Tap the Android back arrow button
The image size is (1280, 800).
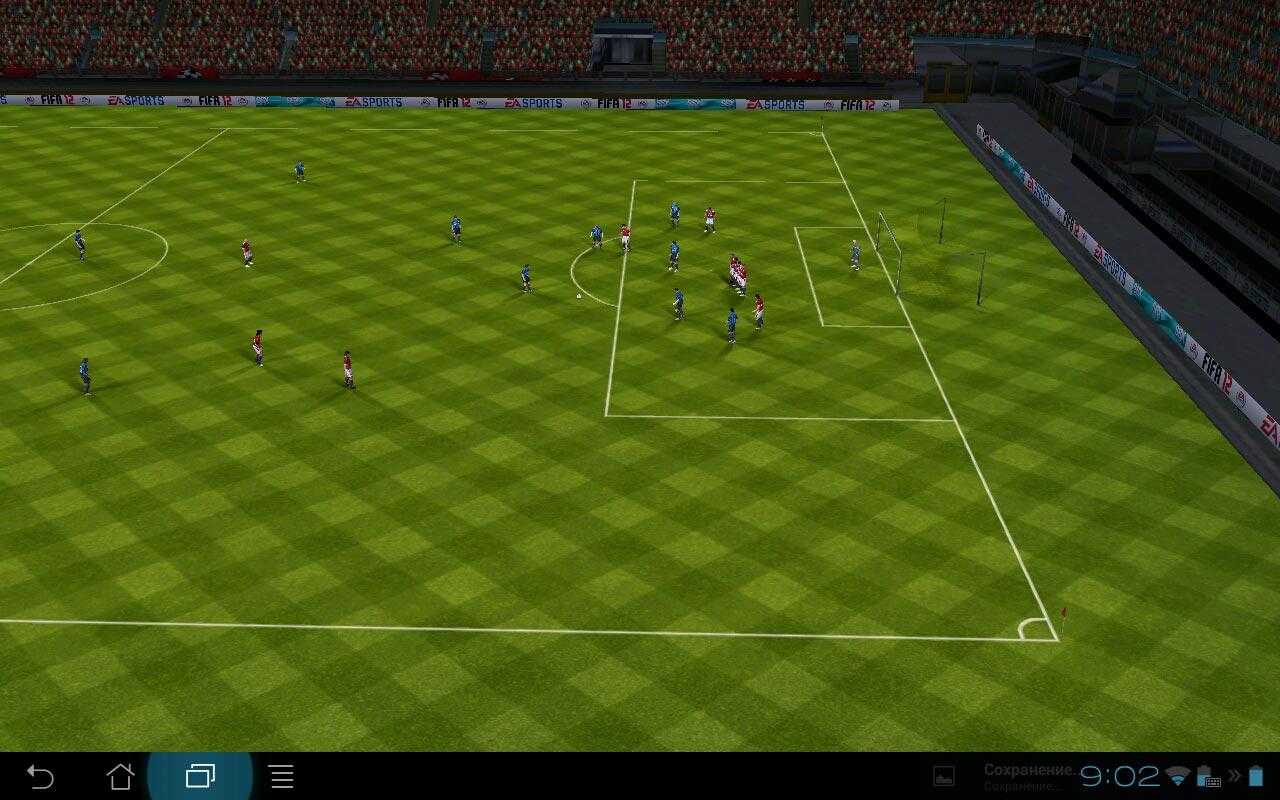pyautogui.click(x=40, y=776)
